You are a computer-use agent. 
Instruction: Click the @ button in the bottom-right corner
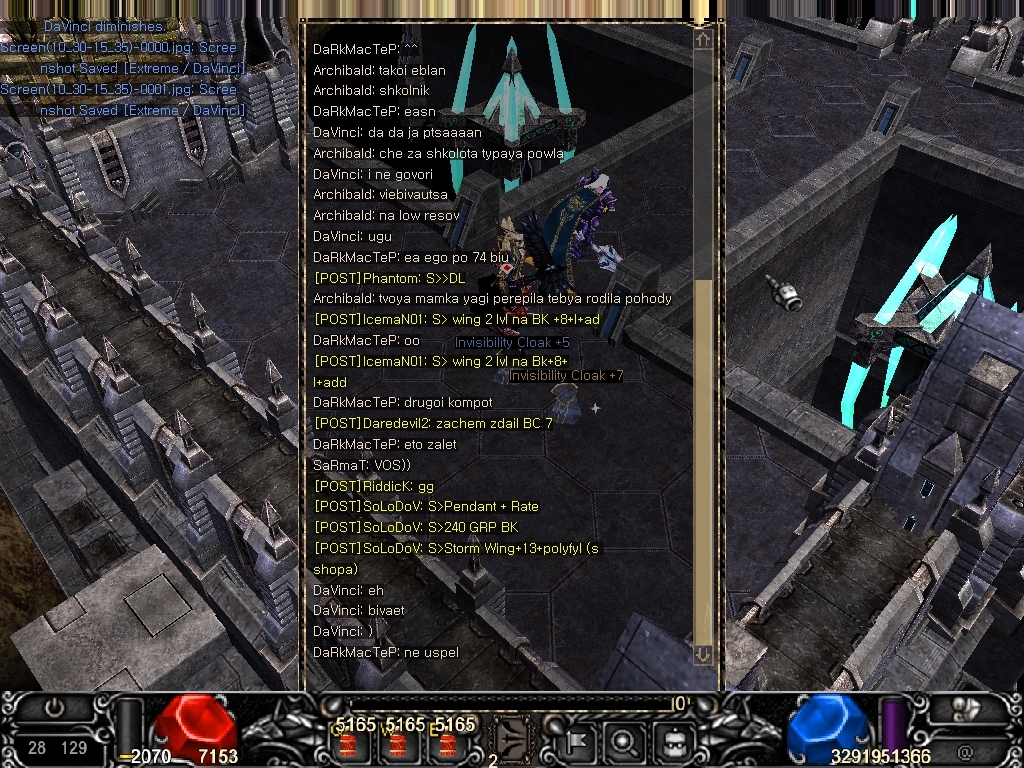tap(965, 749)
